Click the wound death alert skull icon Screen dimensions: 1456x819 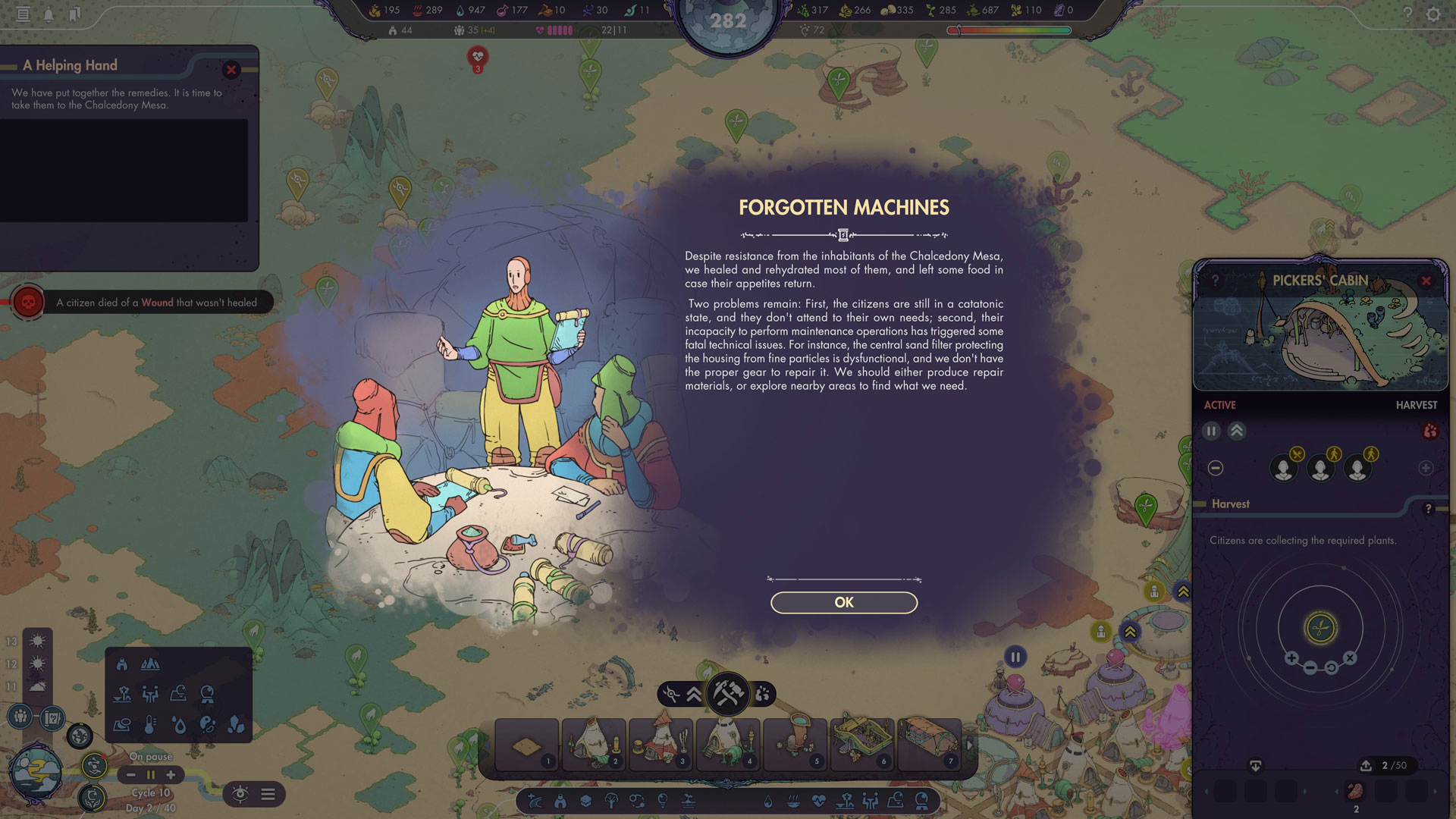[x=28, y=303]
